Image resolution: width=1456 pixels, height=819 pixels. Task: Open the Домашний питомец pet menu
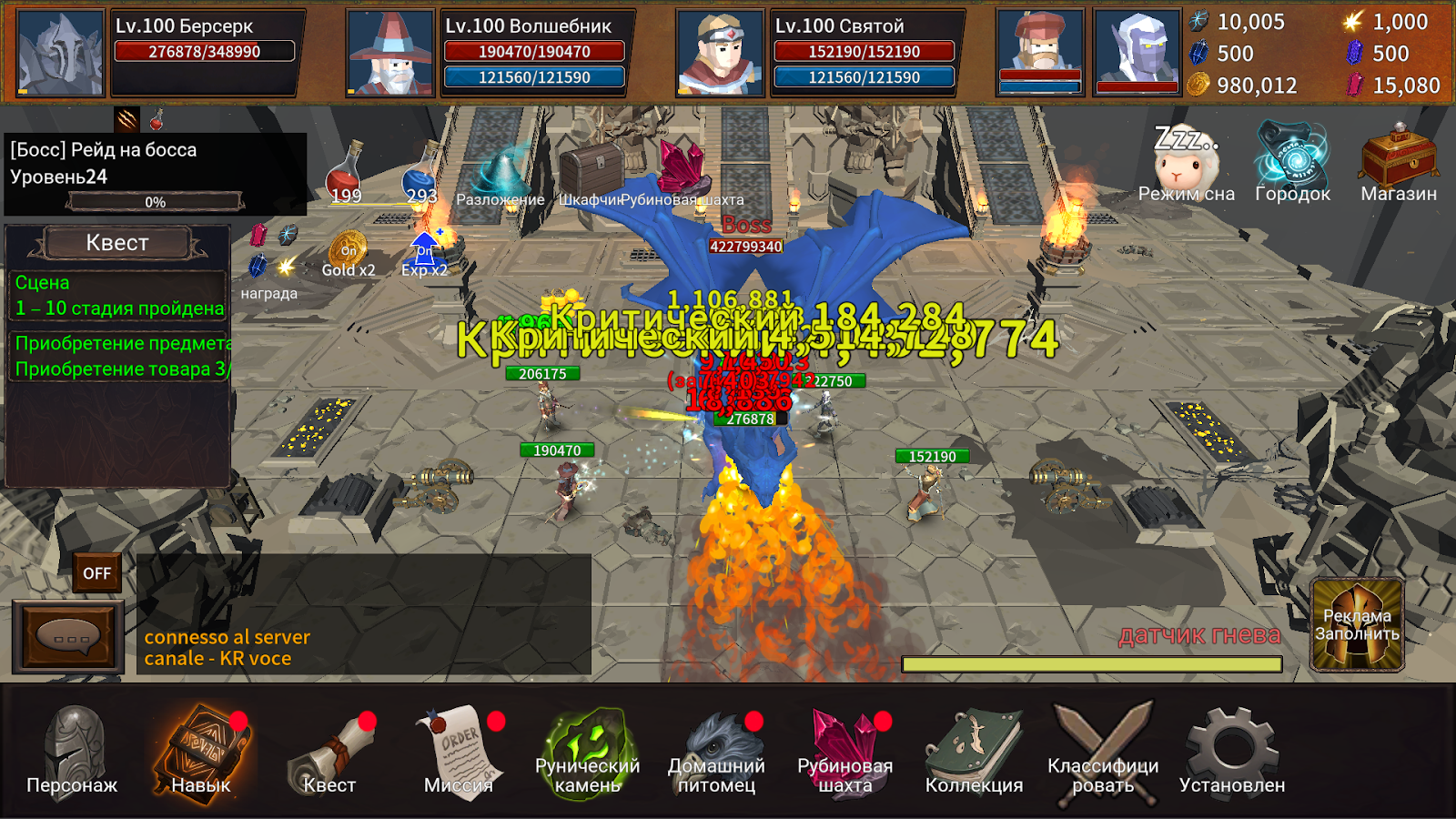[716, 753]
